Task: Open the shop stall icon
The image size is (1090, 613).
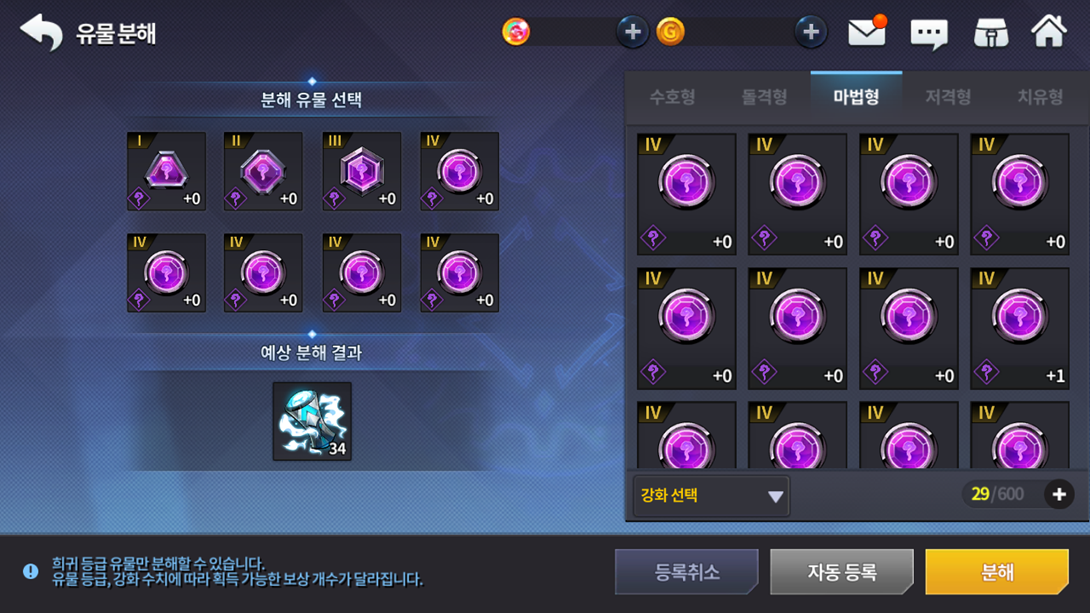Action: tap(991, 33)
